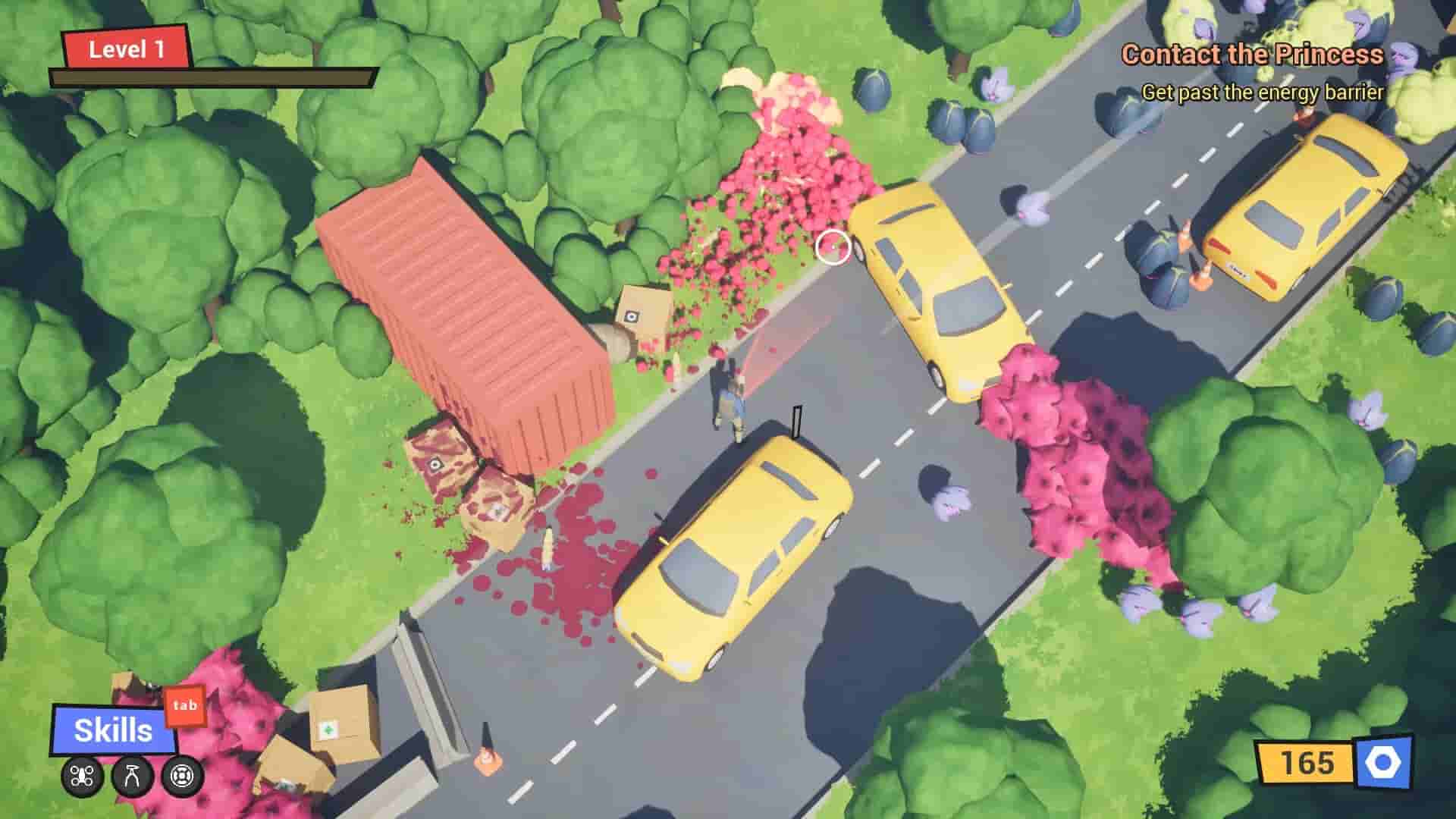Viewport: 1456px width, 819px height.
Task: Click the Contact the Princess objective
Action: click(x=1253, y=55)
